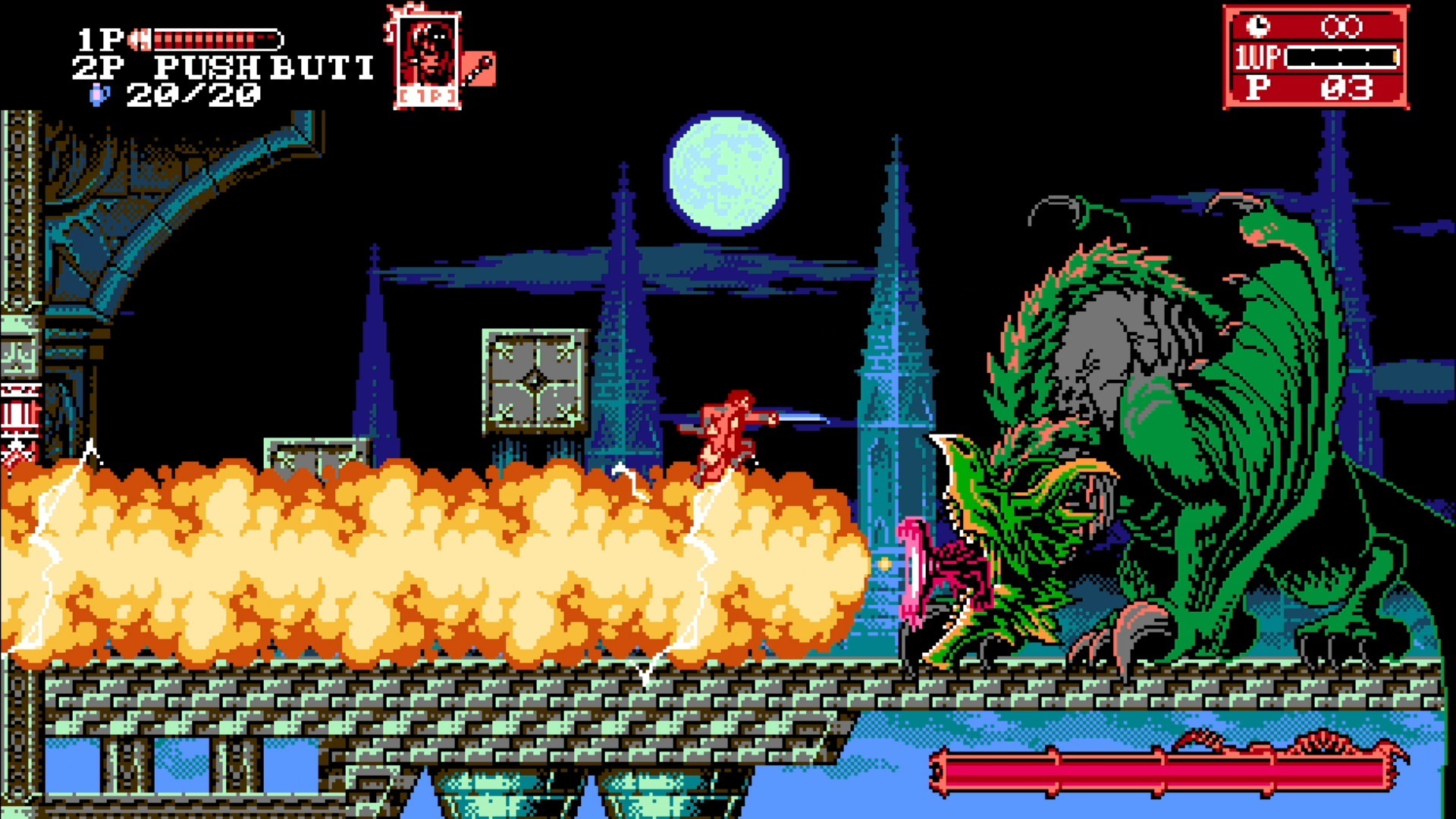
Task: Select the 1P character portrait card
Action: coord(427,53)
